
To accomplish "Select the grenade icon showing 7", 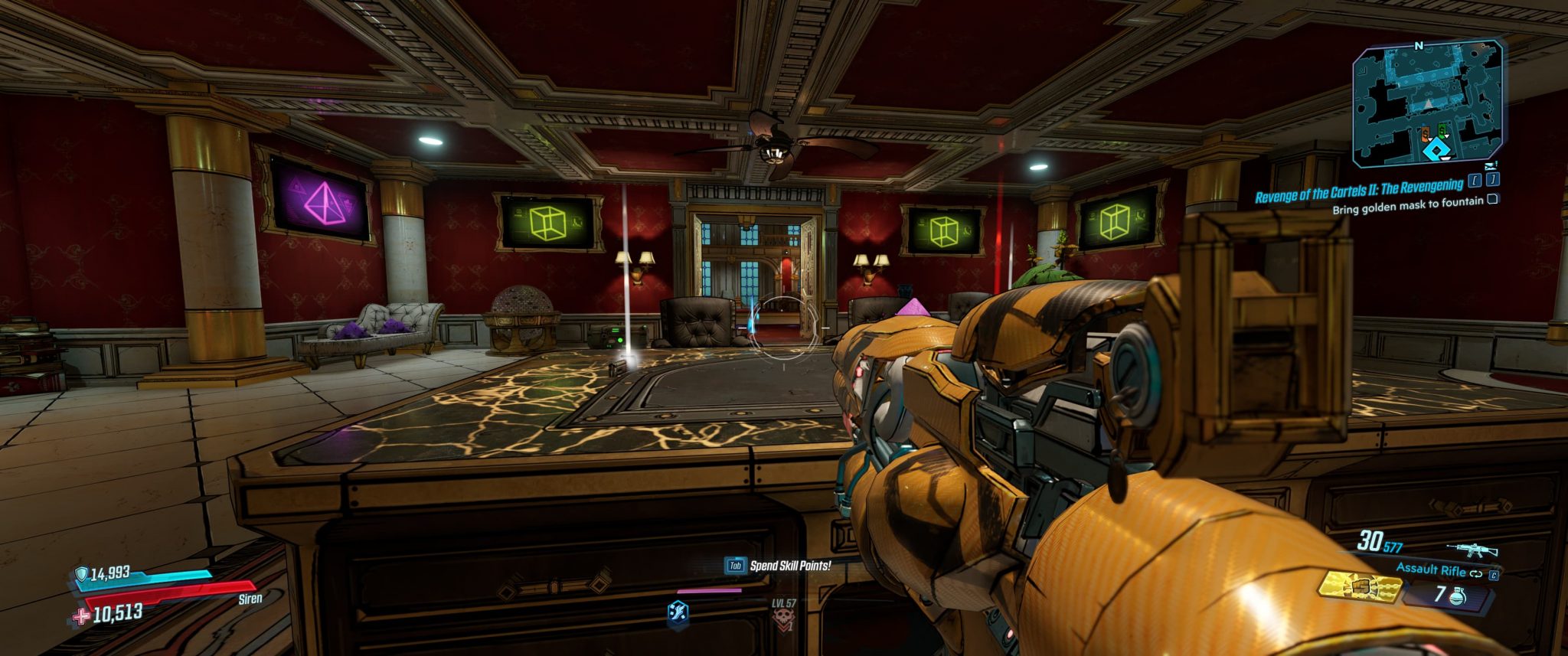I will point(1457,596).
